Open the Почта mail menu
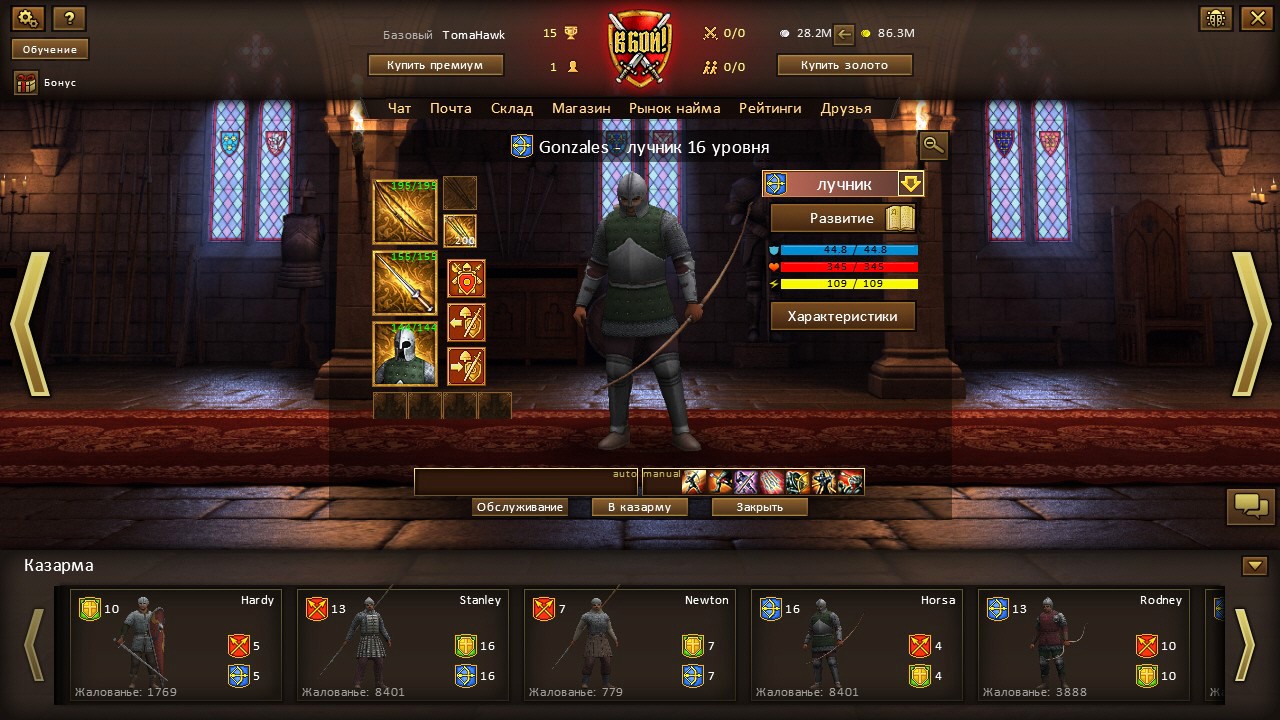Image resolution: width=1280 pixels, height=720 pixels. (x=451, y=108)
